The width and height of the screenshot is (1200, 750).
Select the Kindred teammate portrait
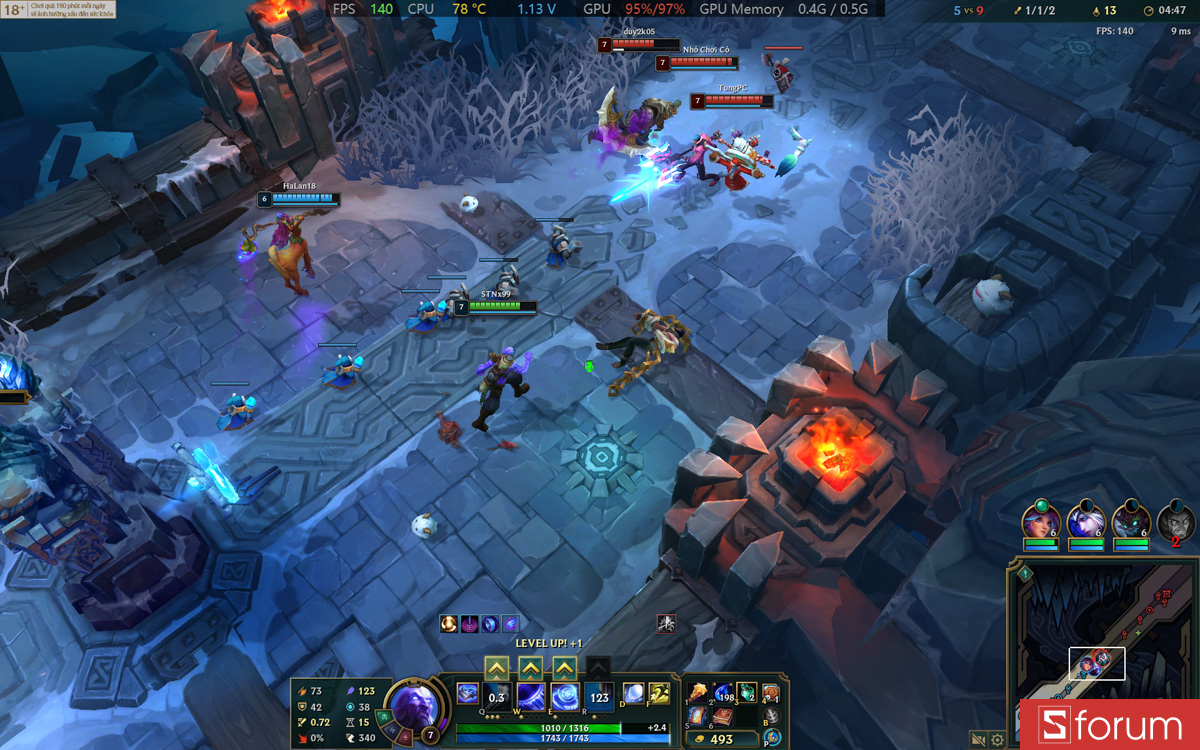click(x=1132, y=521)
